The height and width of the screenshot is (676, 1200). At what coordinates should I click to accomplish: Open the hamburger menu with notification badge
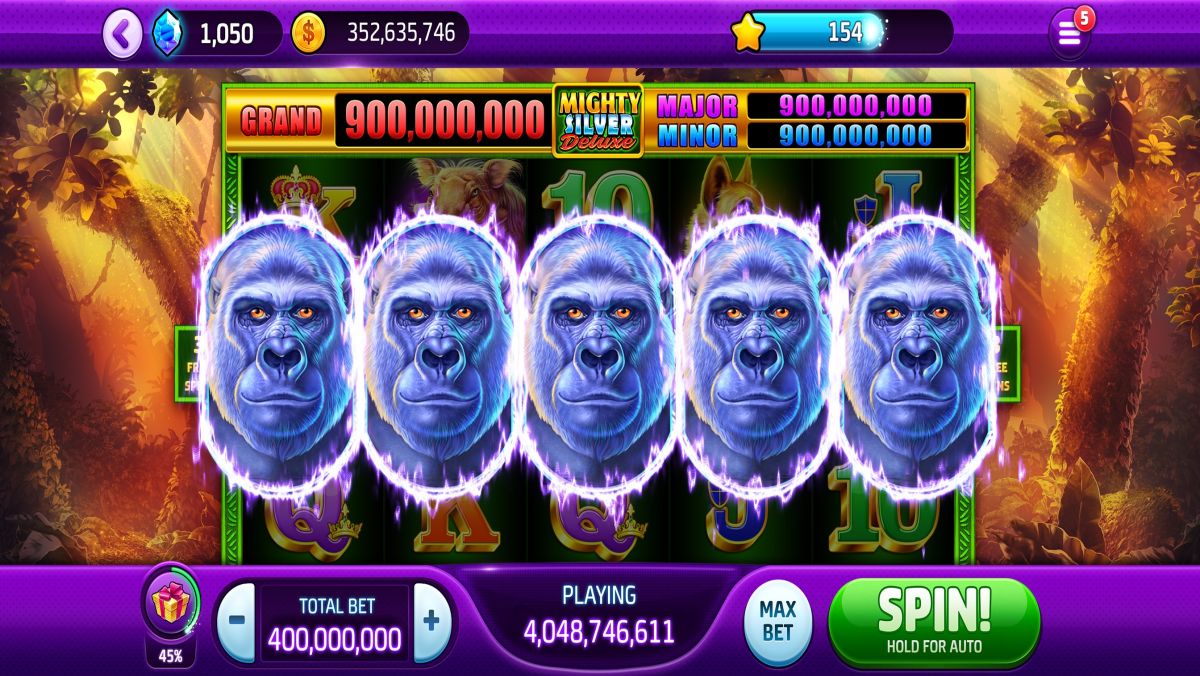(1070, 34)
